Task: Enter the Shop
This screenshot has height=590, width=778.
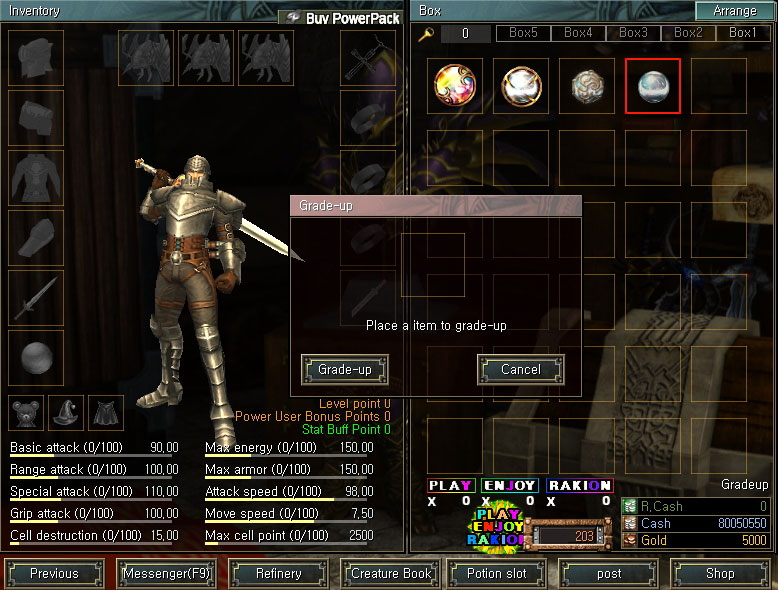Action: click(720, 574)
